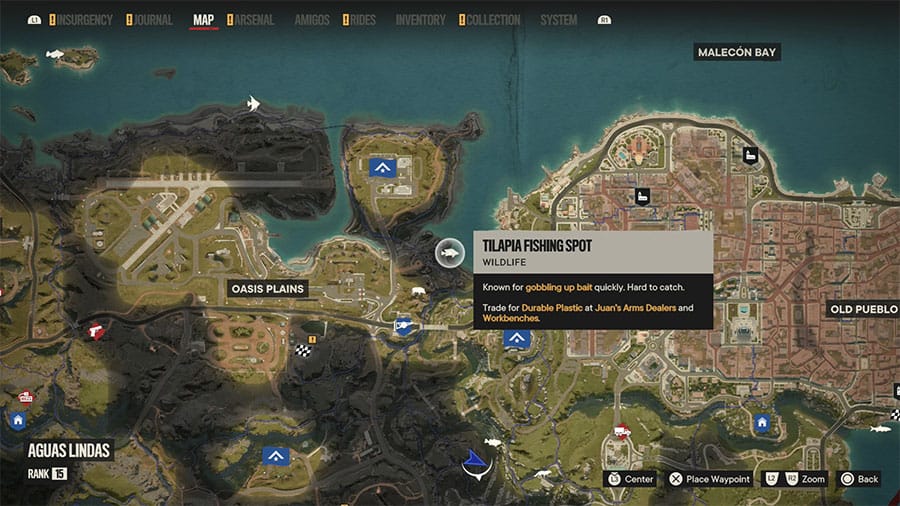Choose the red shop marker near Aguas Lindas

click(25, 397)
